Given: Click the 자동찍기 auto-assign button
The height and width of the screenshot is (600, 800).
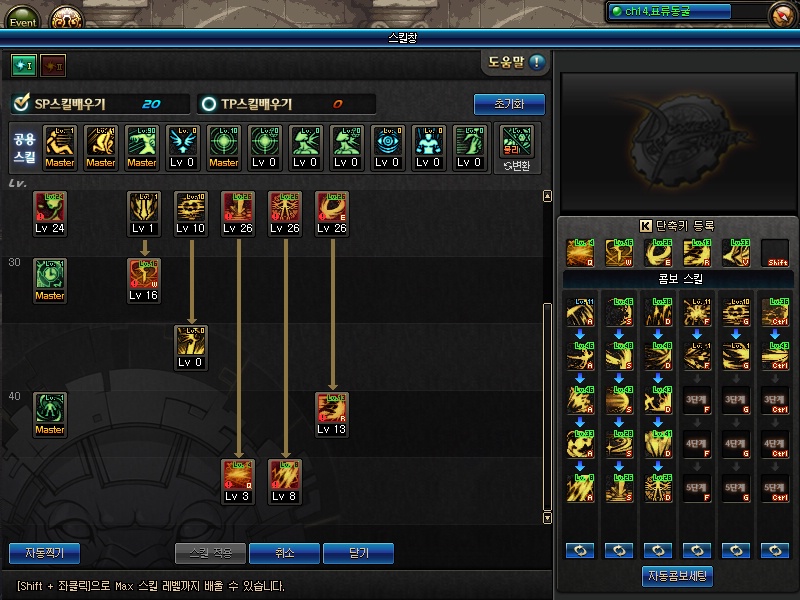Looking at the screenshot, I should (x=44, y=553).
